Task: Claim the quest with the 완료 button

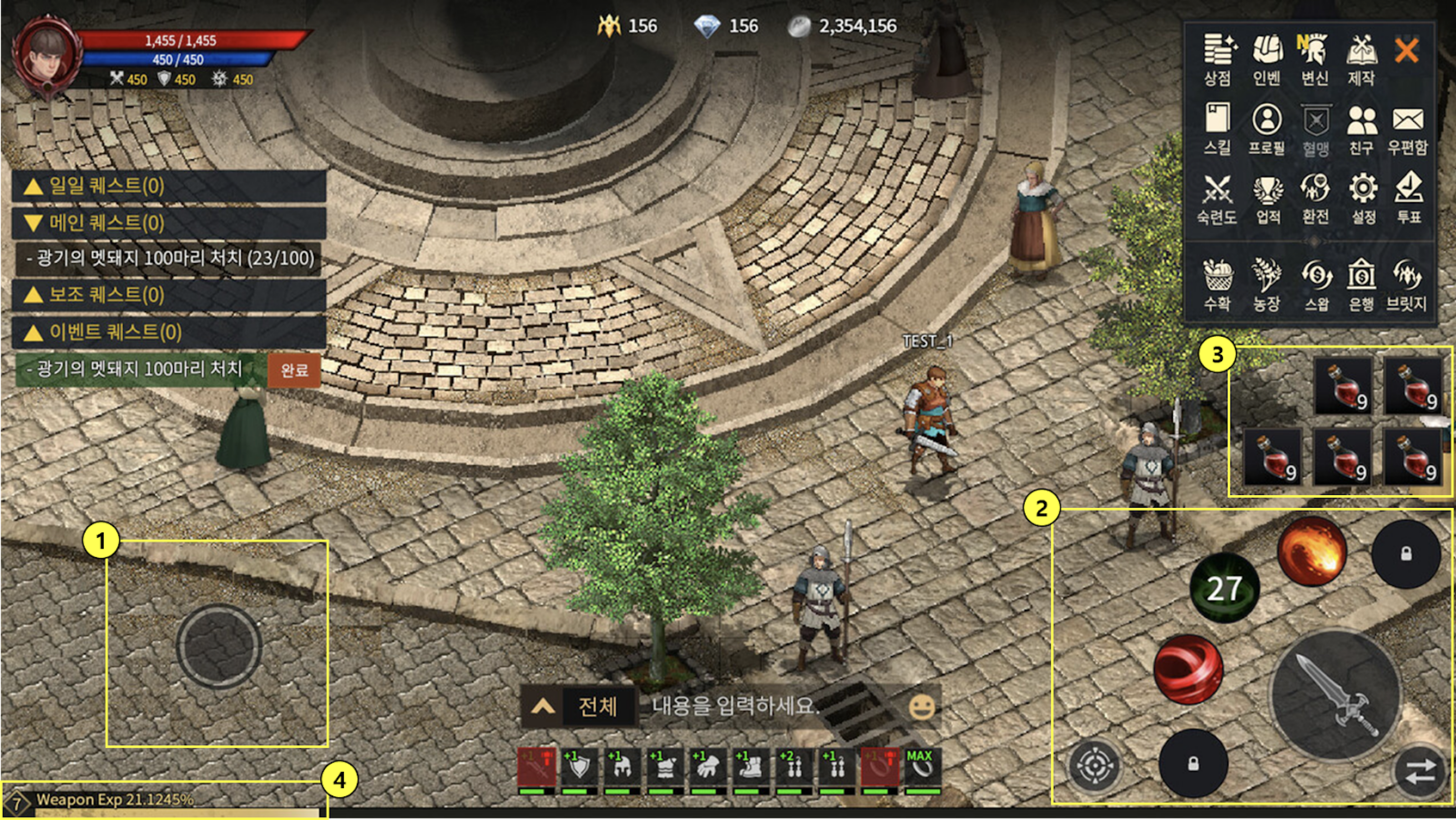Action: click(294, 371)
